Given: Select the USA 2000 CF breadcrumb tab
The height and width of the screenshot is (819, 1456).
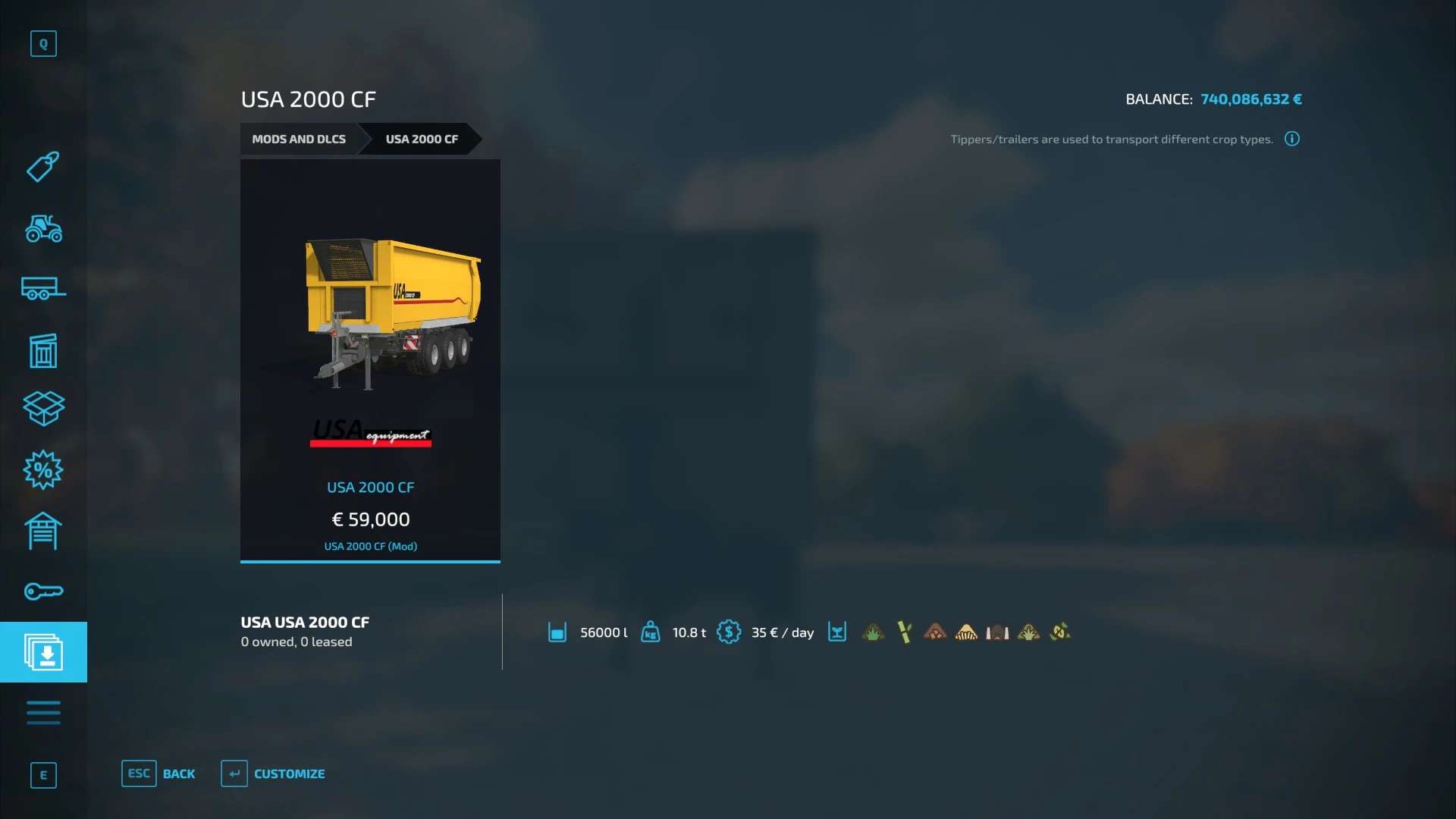Looking at the screenshot, I should tap(421, 140).
